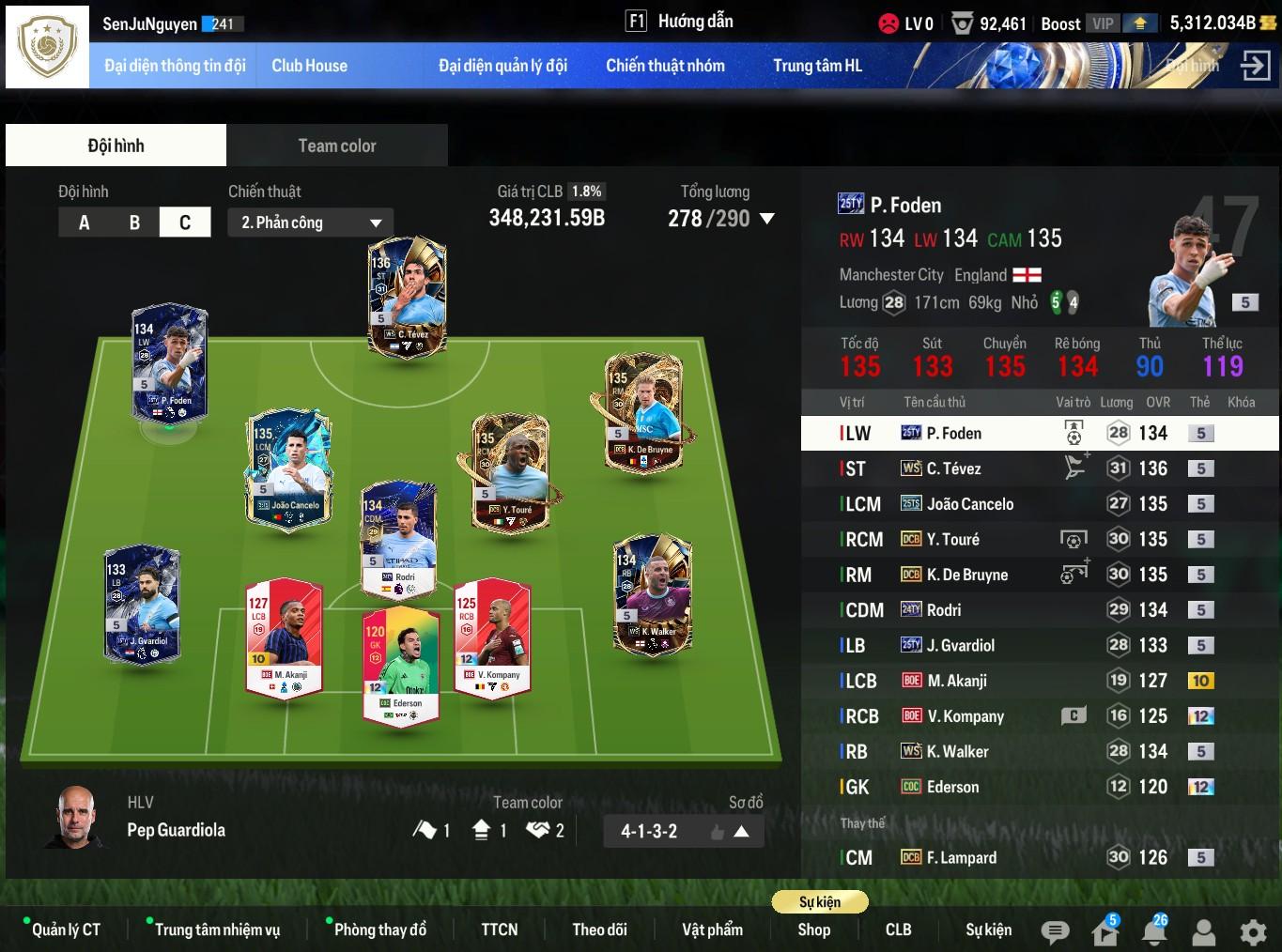The width and height of the screenshot is (1282, 952).
Task: Open Chiến thuật nhóm menu
Action: pos(665,66)
